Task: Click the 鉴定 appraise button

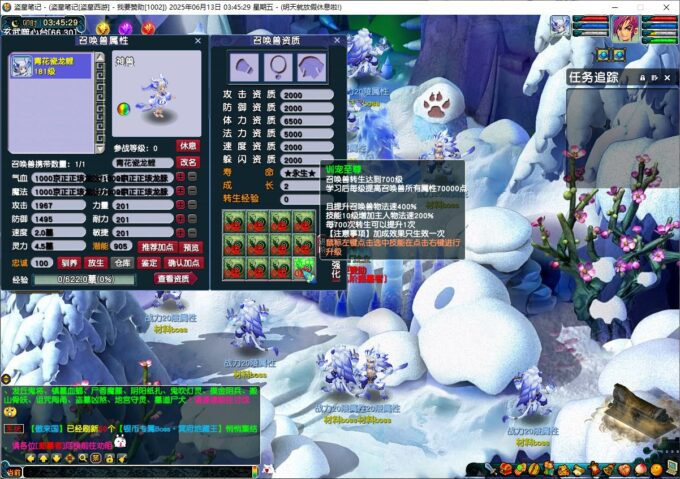Action: click(x=149, y=263)
